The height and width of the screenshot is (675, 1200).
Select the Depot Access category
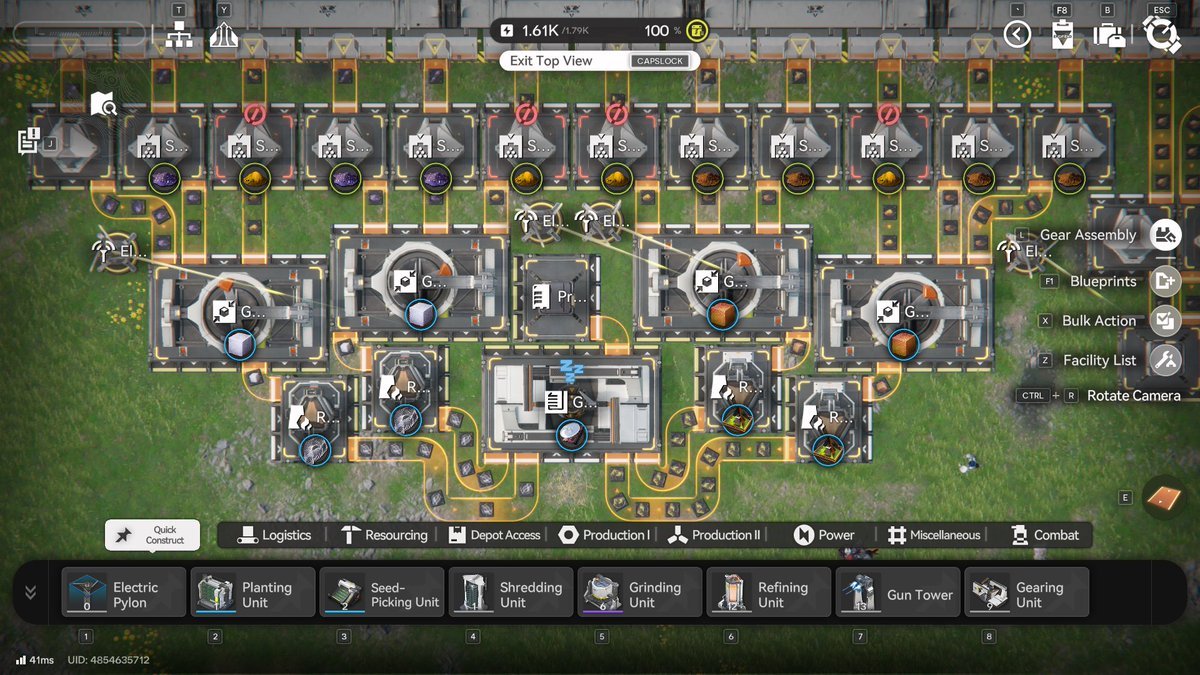click(495, 535)
